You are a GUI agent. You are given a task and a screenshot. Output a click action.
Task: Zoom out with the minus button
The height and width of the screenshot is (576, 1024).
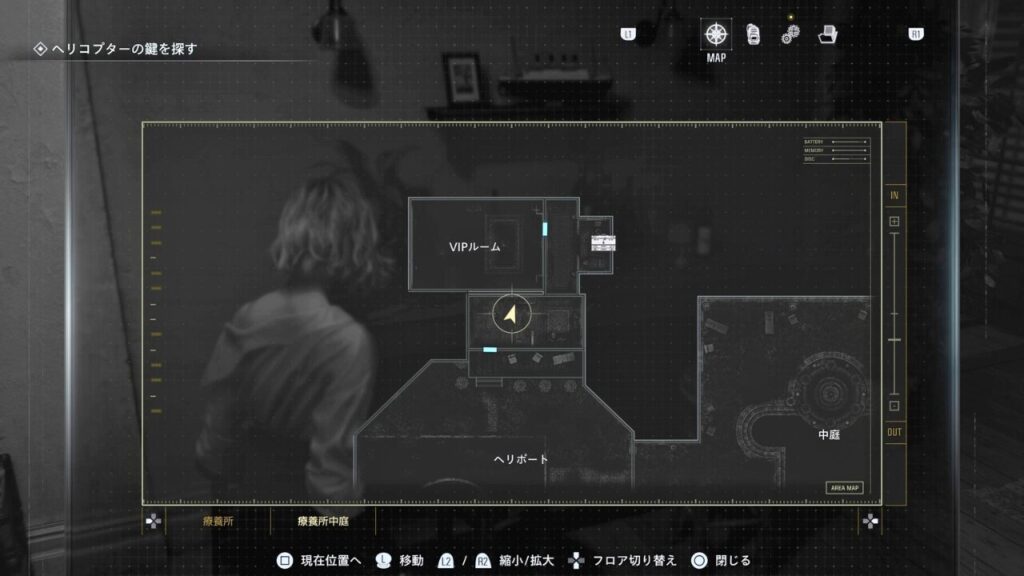(x=894, y=406)
